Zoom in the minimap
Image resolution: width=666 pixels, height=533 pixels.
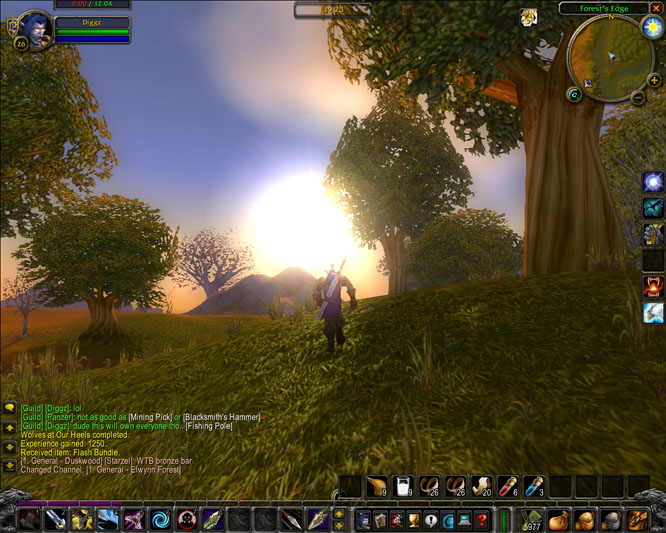tap(654, 80)
